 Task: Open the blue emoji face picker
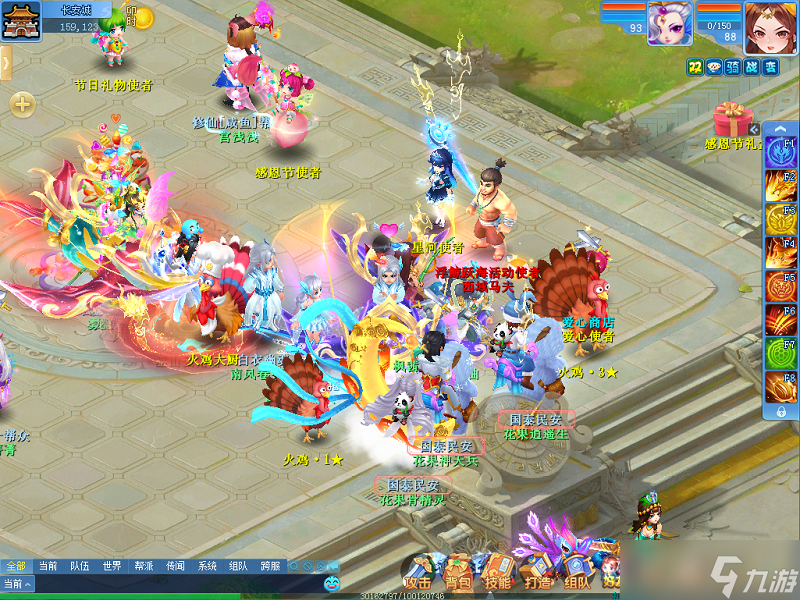click(x=331, y=583)
